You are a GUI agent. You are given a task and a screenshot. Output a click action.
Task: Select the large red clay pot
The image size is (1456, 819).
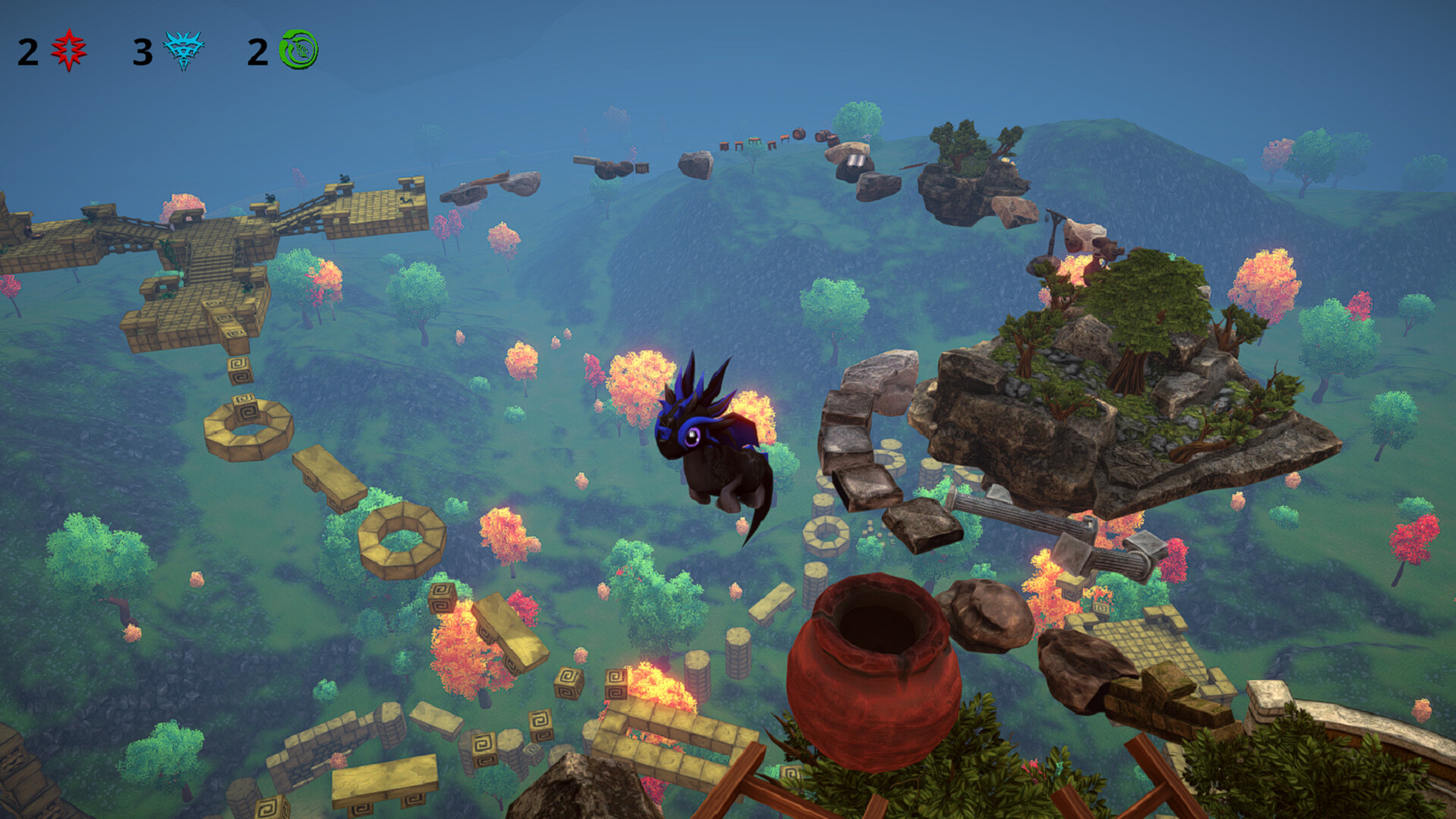point(872,682)
